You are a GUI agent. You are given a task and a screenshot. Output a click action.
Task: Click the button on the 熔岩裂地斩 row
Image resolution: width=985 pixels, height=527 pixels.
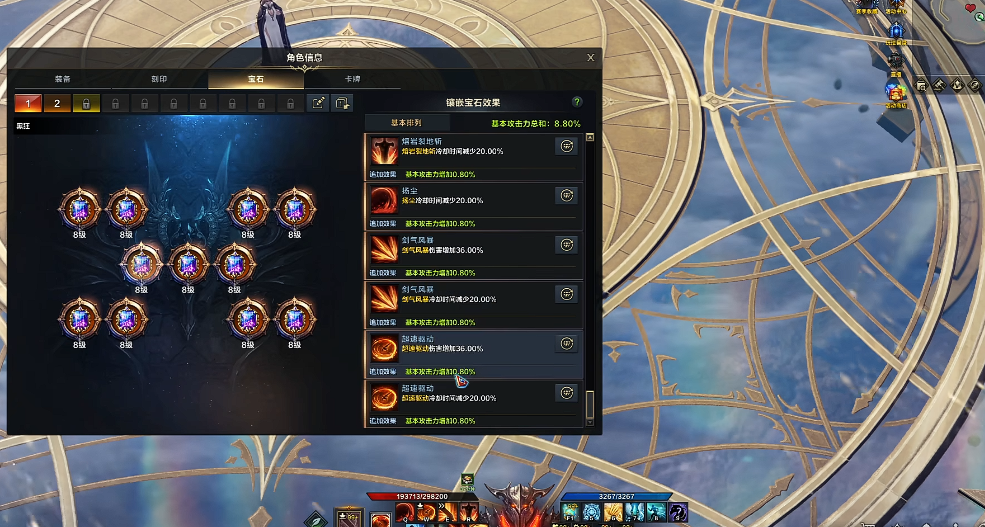pyautogui.click(x=566, y=146)
